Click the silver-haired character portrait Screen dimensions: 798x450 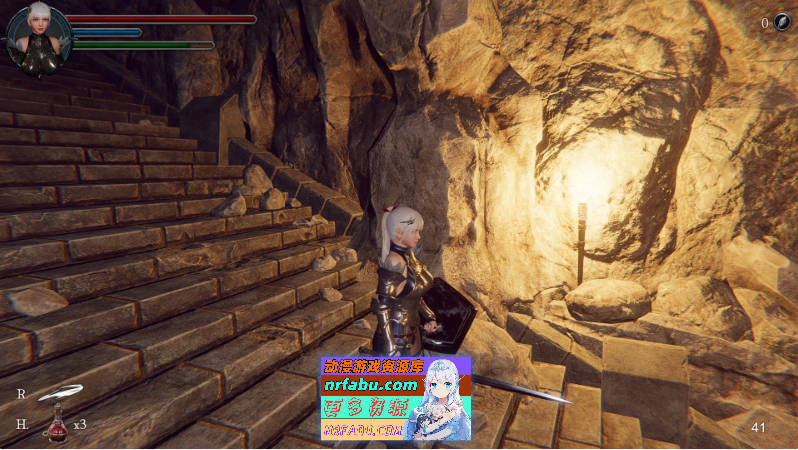pos(38,39)
